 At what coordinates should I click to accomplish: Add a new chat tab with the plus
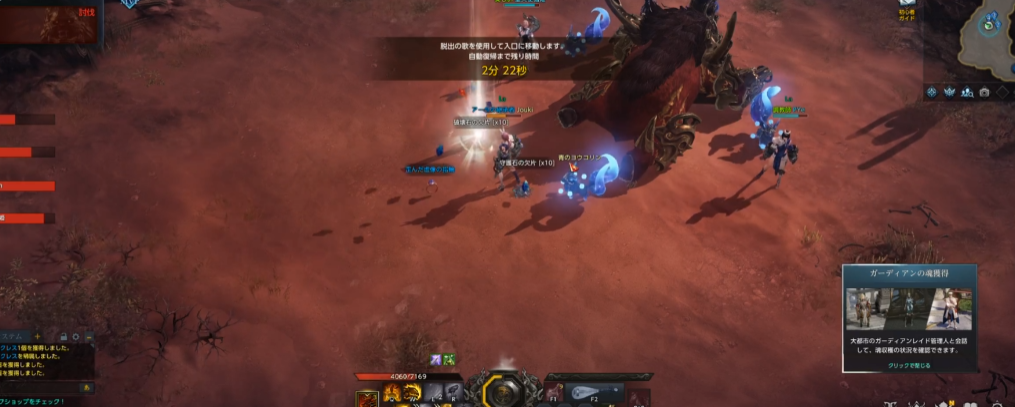tap(38, 336)
